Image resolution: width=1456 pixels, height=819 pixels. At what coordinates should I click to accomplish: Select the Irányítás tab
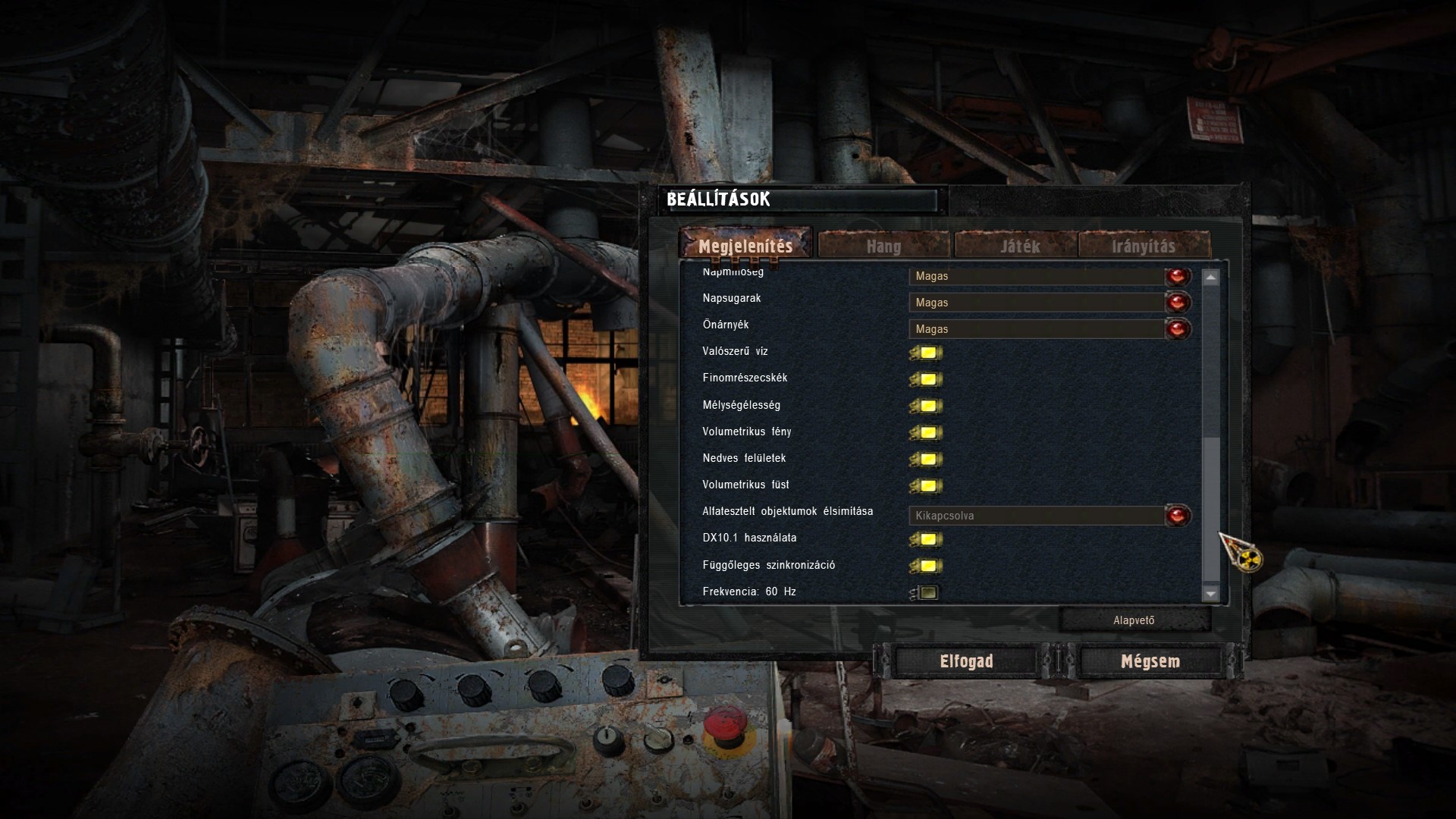click(x=1143, y=246)
